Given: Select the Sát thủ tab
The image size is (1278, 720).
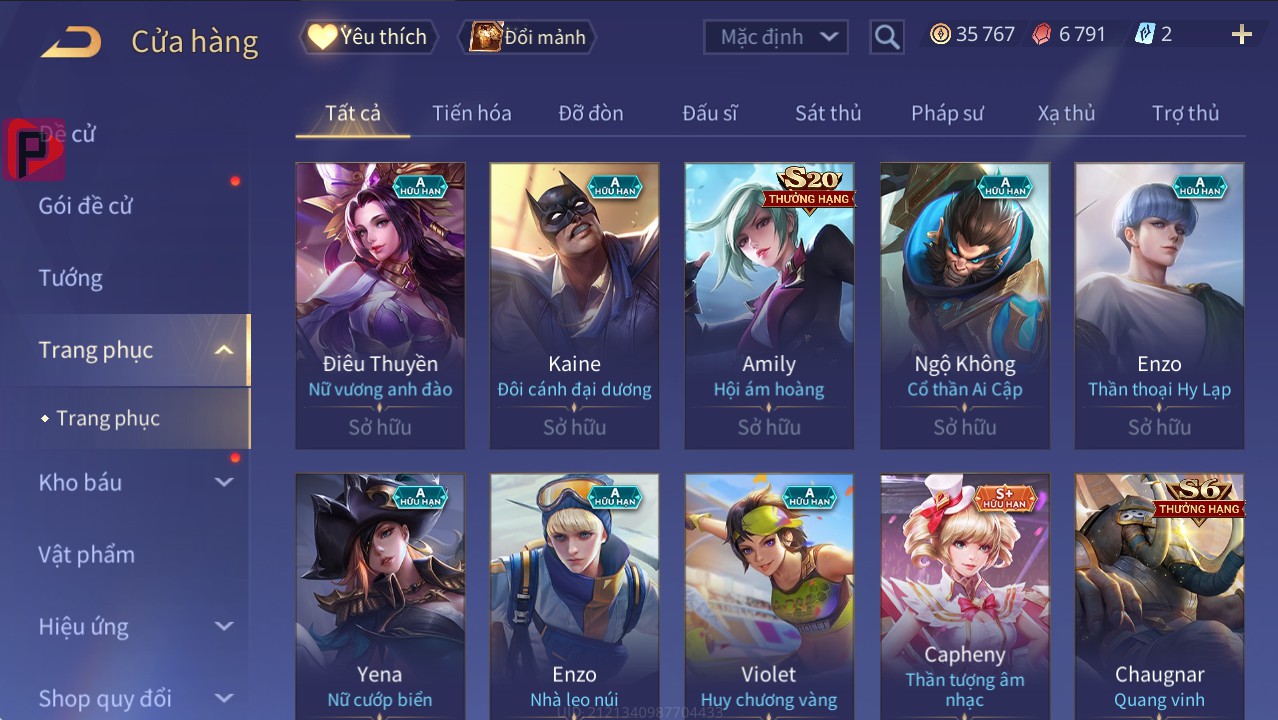Looking at the screenshot, I should click(x=827, y=113).
